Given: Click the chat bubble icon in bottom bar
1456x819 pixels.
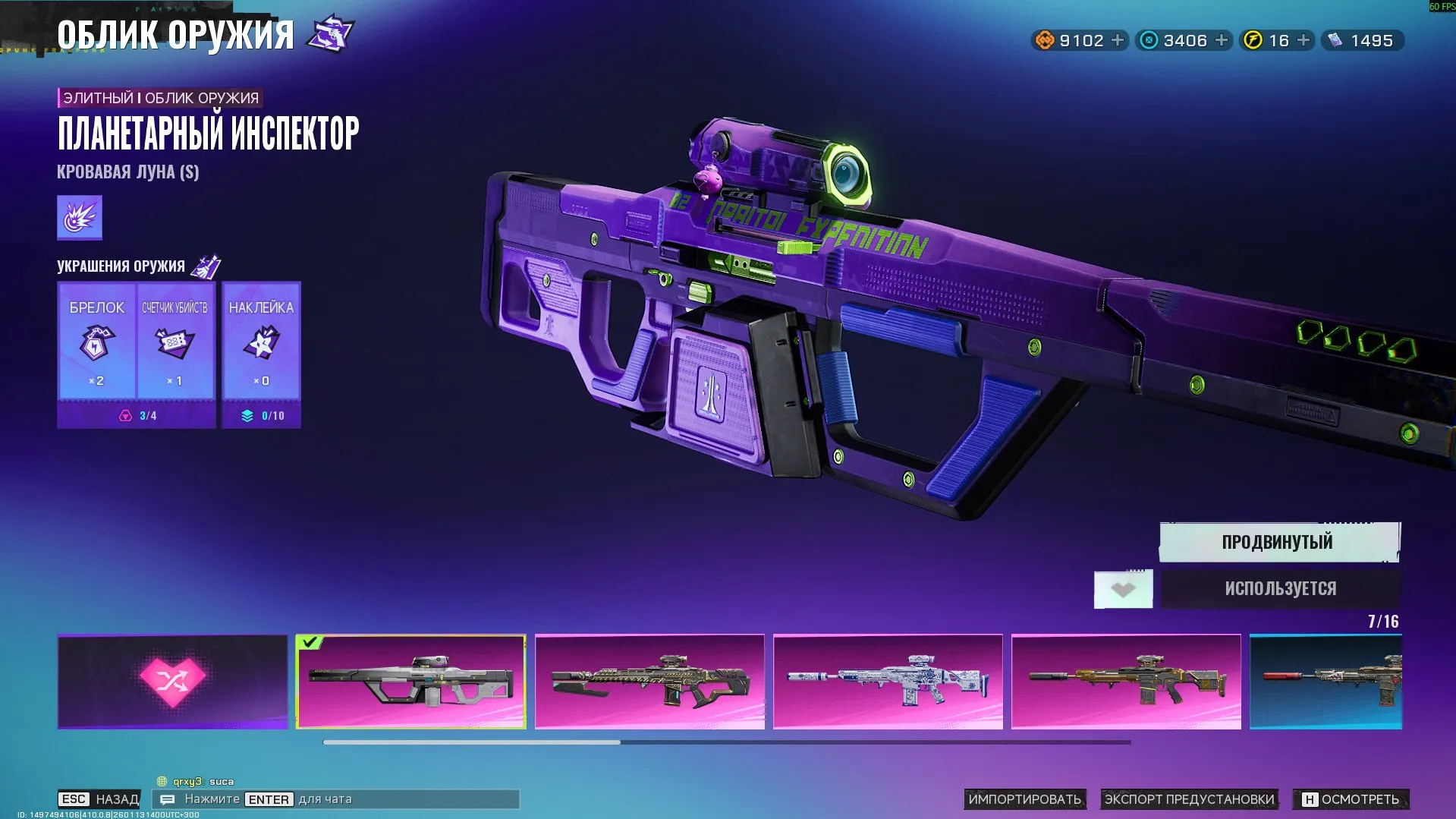Looking at the screenshot, I should [168, 799].
